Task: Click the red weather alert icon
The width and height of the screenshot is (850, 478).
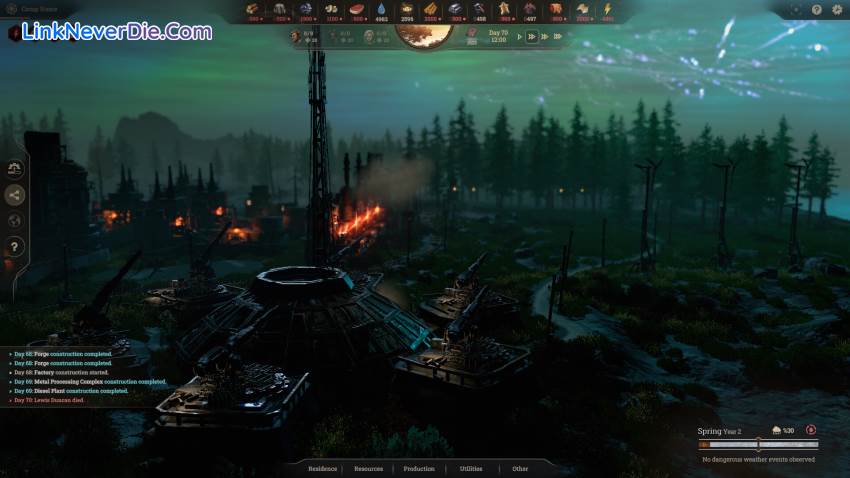Action: pos(810,431)
